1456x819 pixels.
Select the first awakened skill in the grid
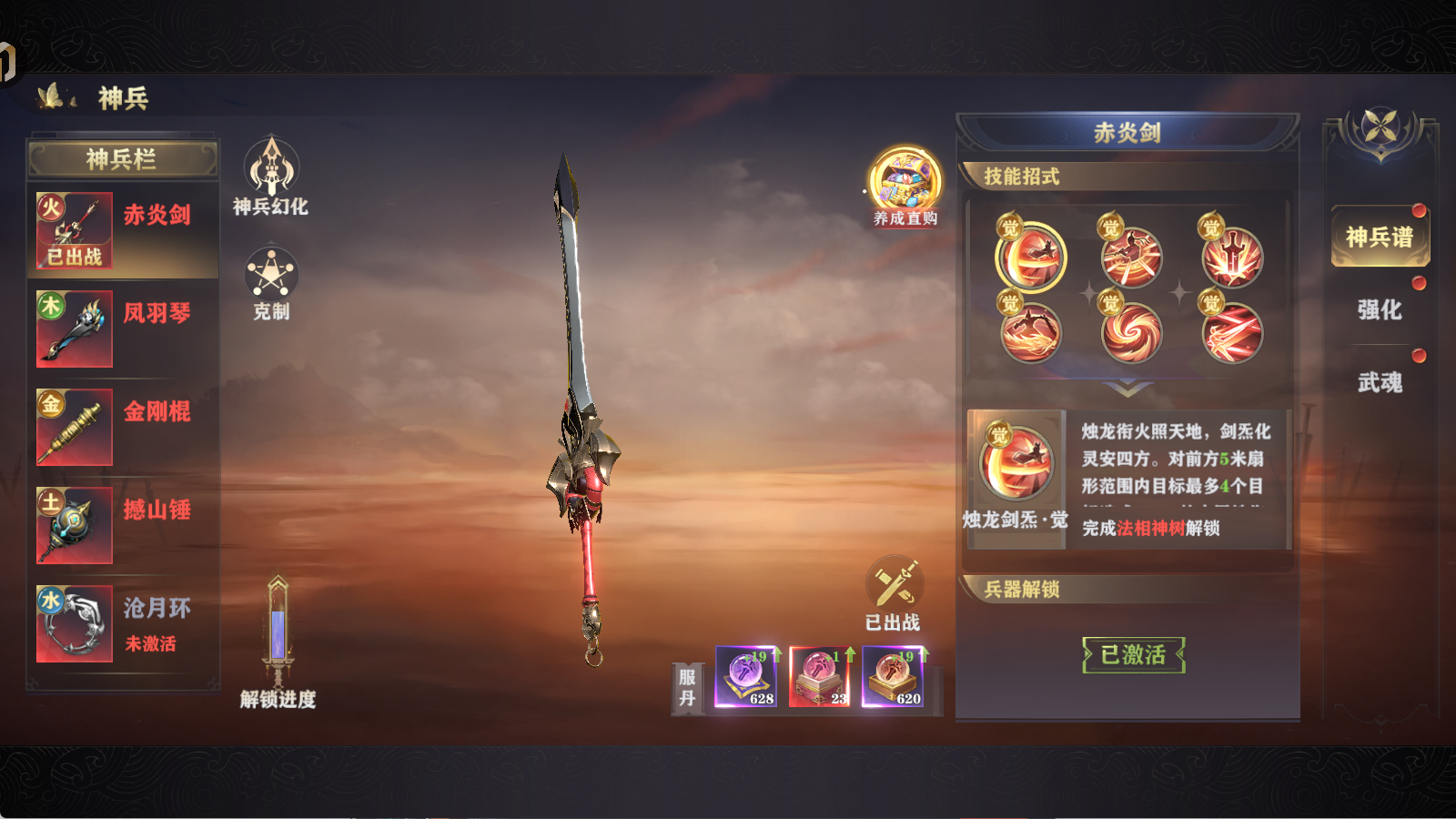point(1031,258)
